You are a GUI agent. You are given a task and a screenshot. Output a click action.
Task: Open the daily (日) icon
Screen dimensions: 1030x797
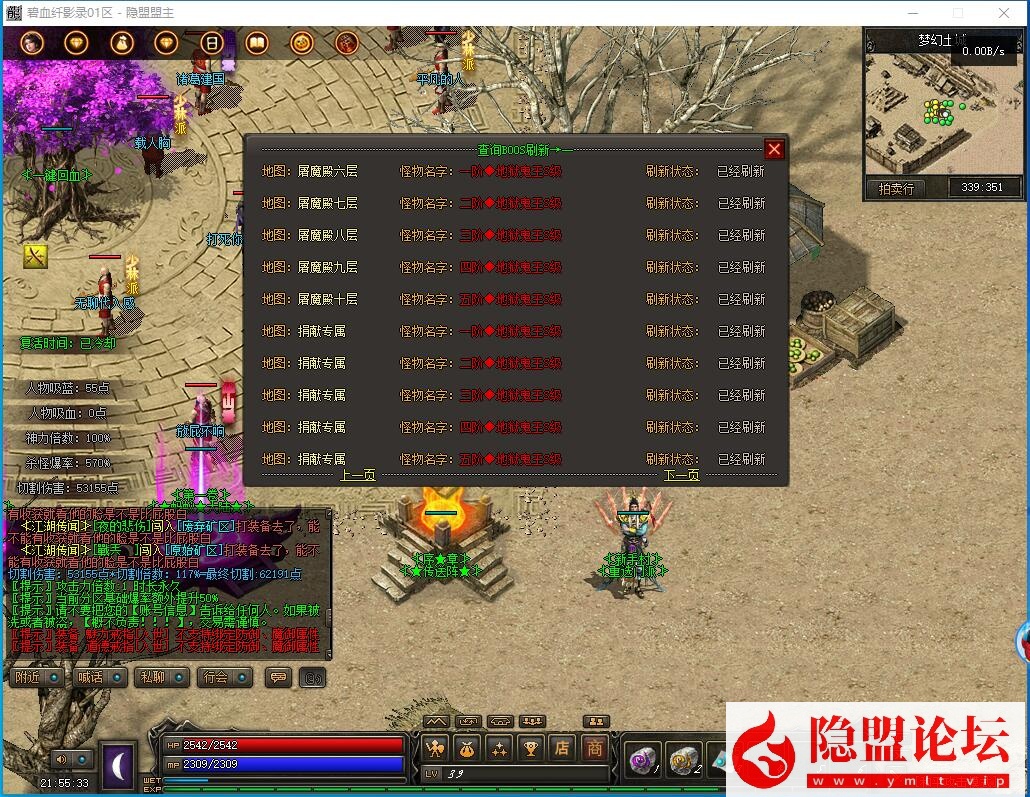coord(211,43)
